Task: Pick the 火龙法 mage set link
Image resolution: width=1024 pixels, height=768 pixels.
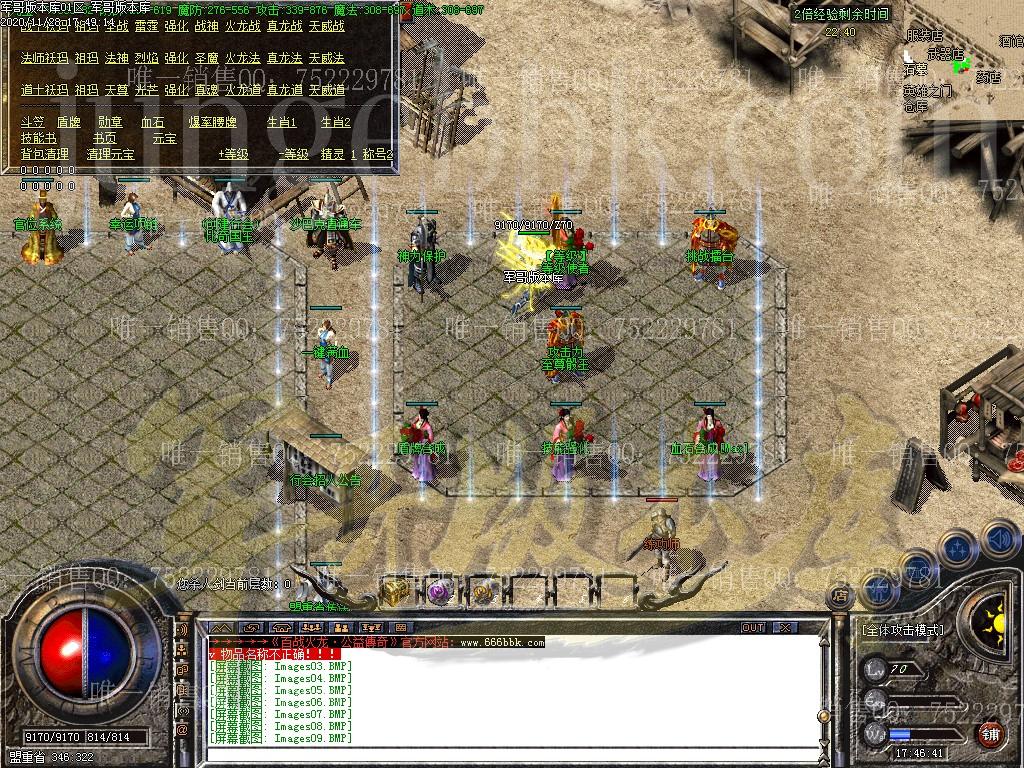Action: coord(242,59)
